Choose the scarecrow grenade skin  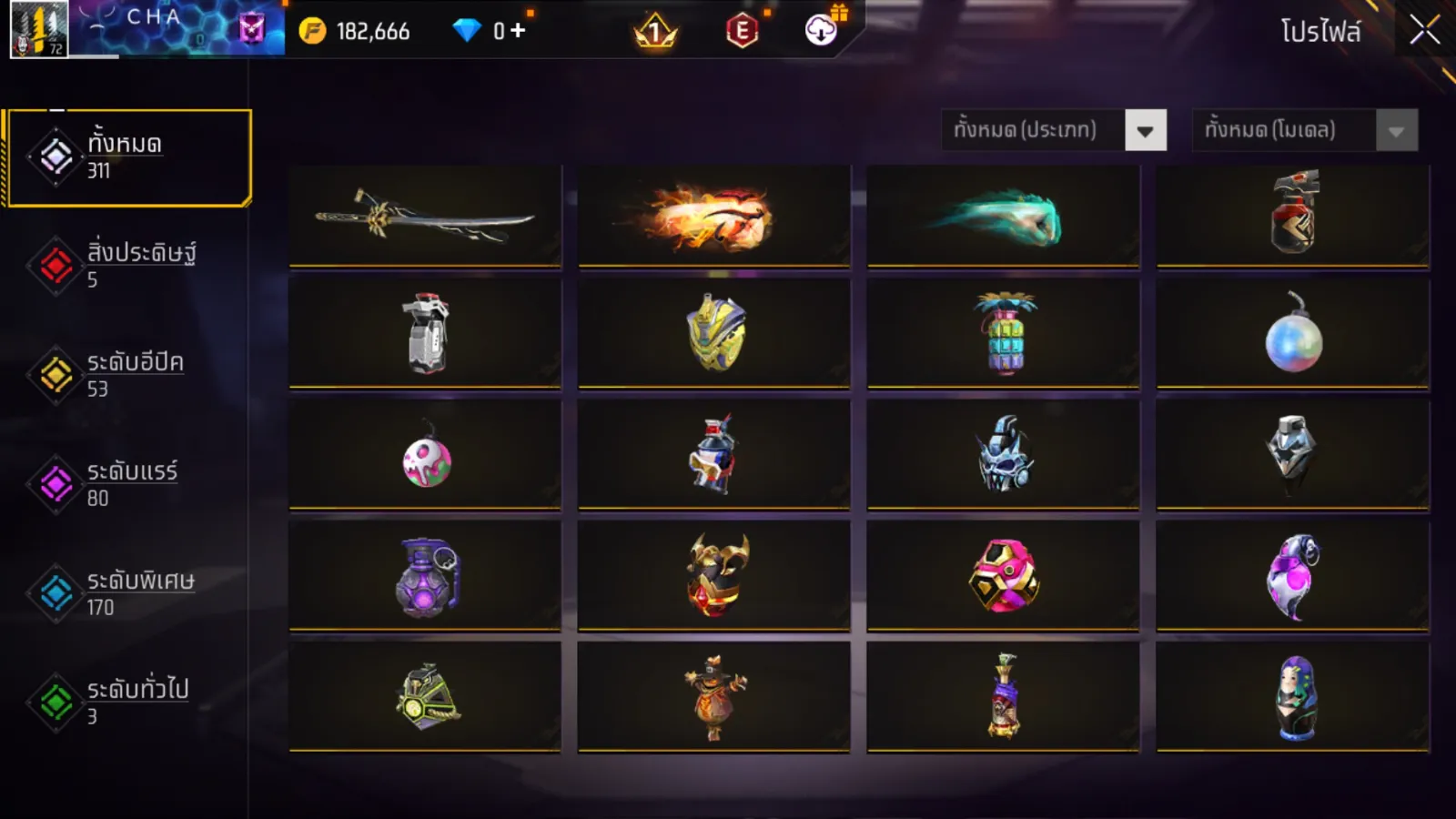(x=714, y=697)
